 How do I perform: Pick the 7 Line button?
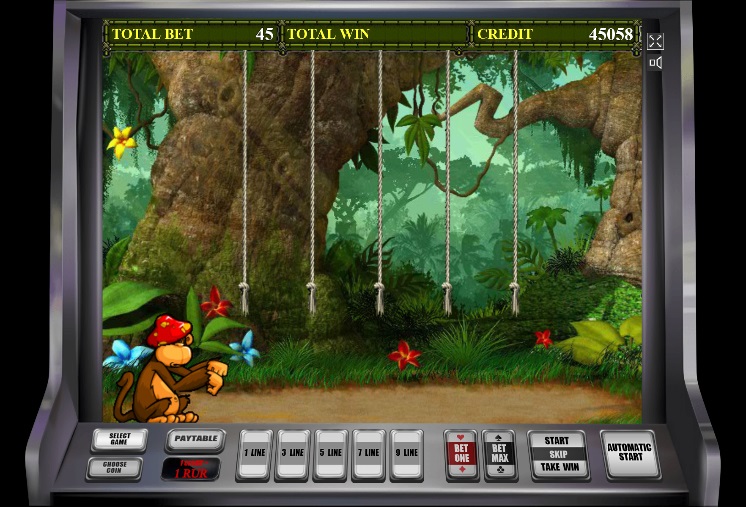368,454
